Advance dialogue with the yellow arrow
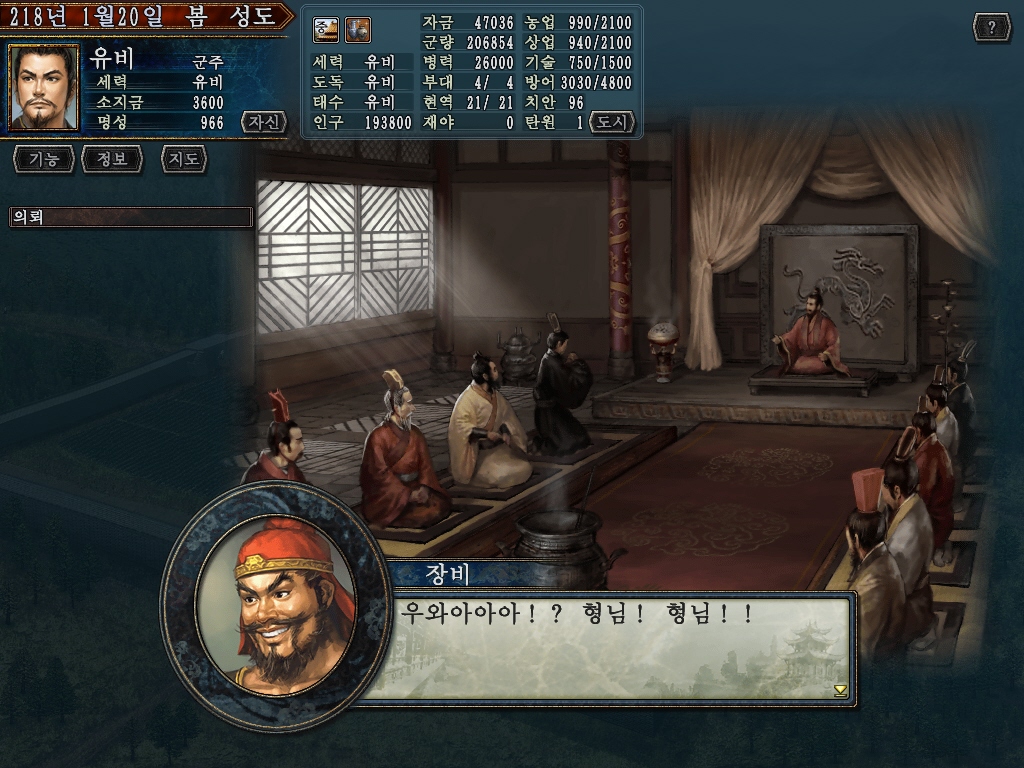The image size is (1024, 768). click(840, 690)
